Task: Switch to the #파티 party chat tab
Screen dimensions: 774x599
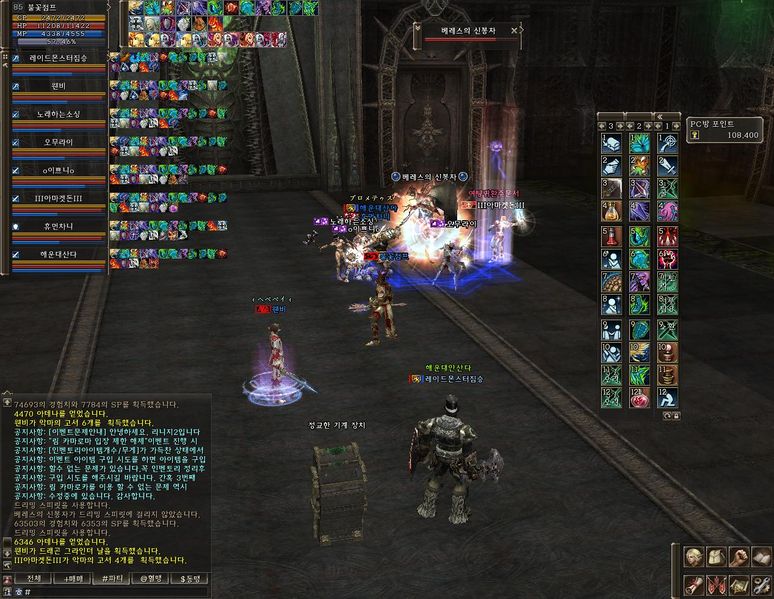Action: (x=111, y=578)
